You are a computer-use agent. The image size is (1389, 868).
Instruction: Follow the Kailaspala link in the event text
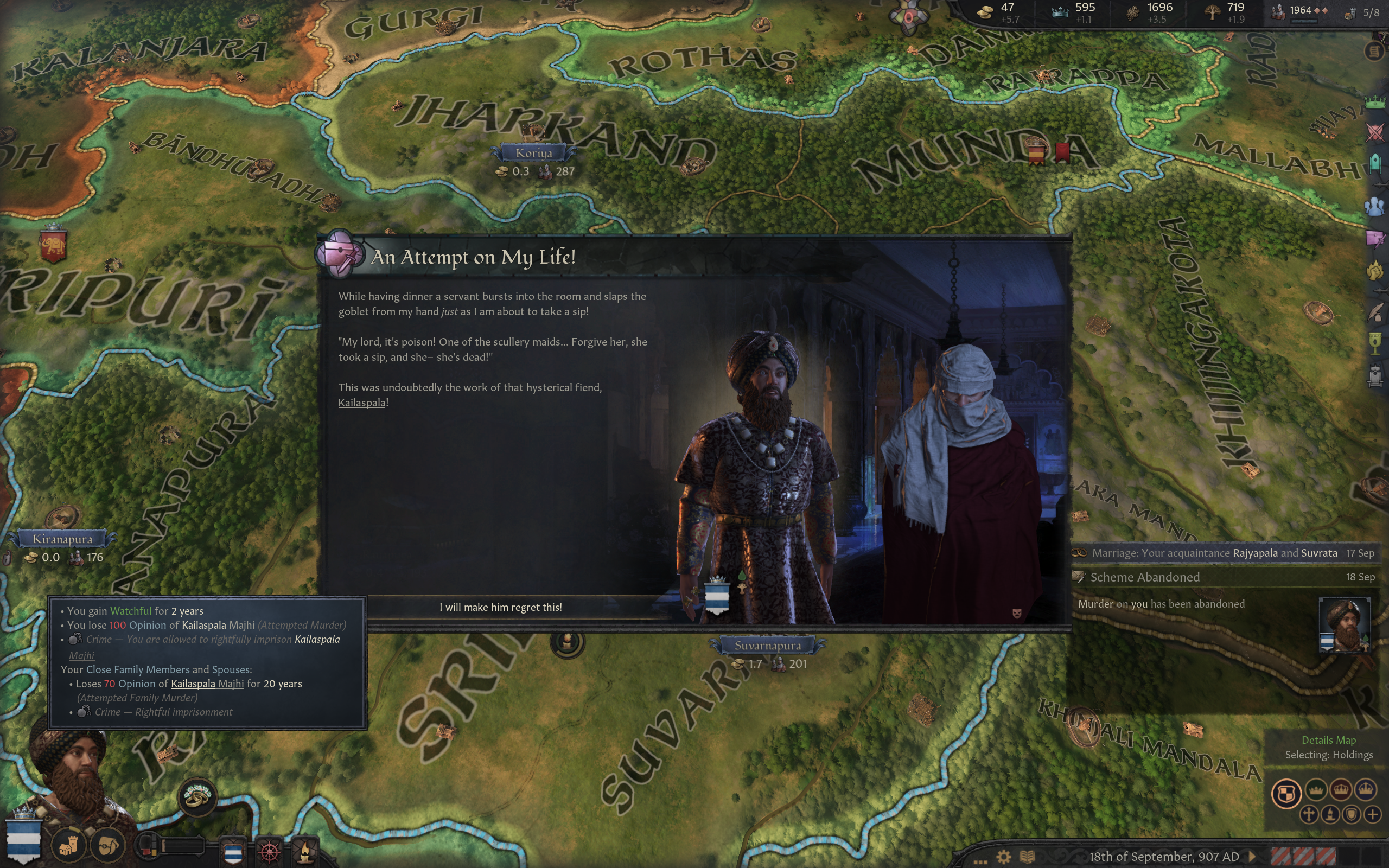point(361,403)
